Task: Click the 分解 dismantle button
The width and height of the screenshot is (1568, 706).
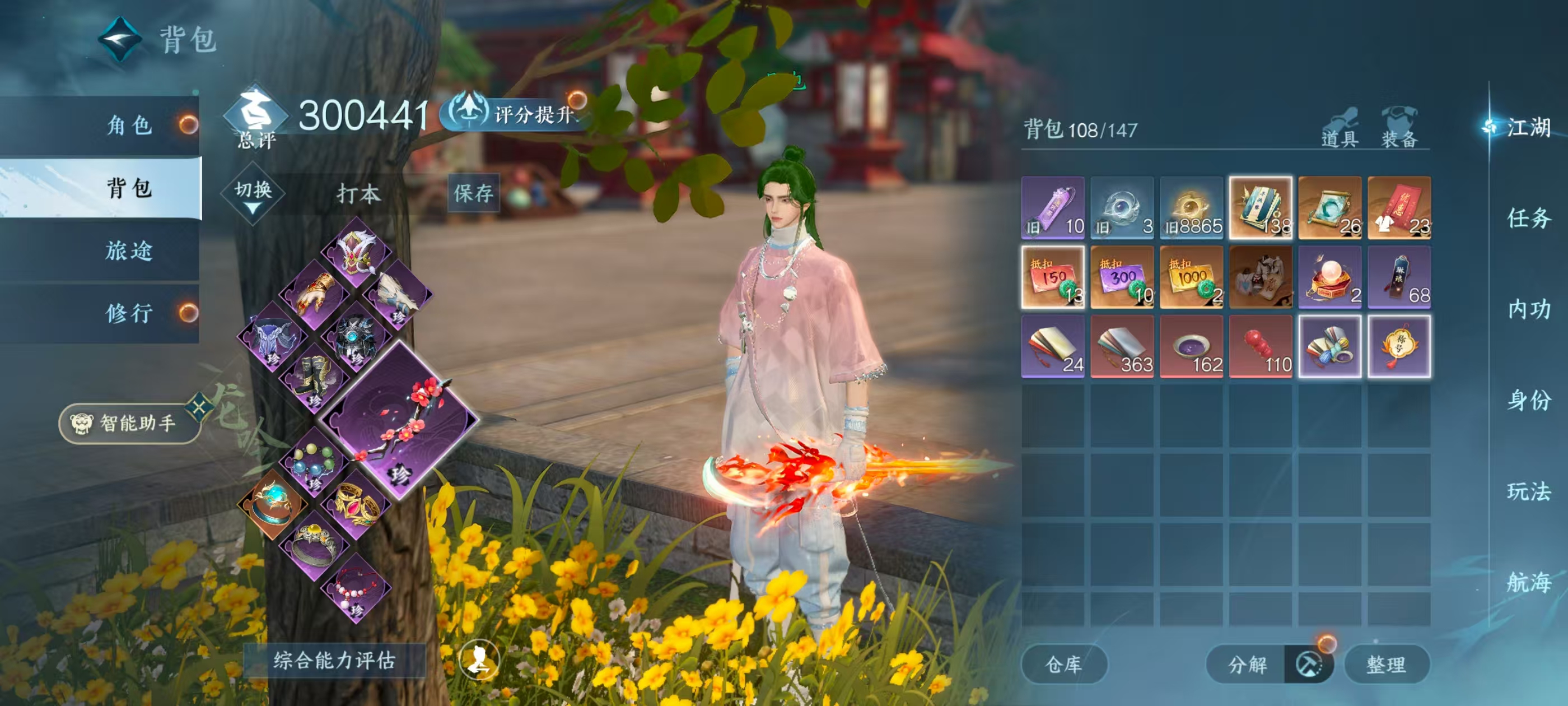Action: click(1247, 664)
